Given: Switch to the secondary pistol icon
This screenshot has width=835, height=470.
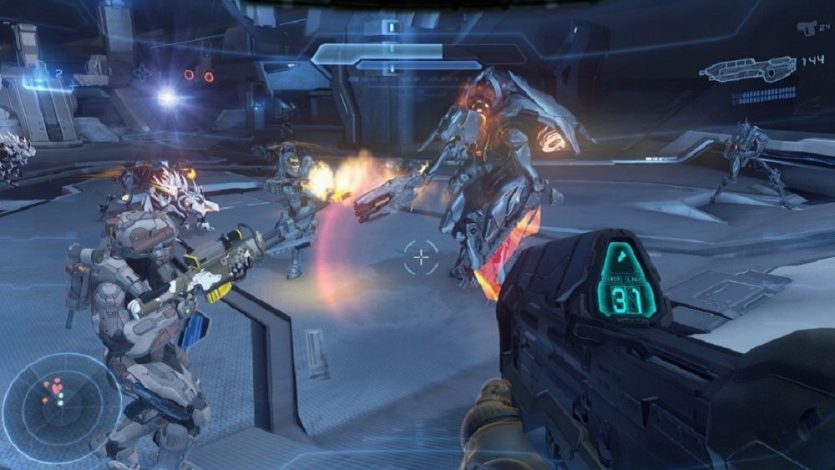Looking at the screenshot, I should (806, 28).
